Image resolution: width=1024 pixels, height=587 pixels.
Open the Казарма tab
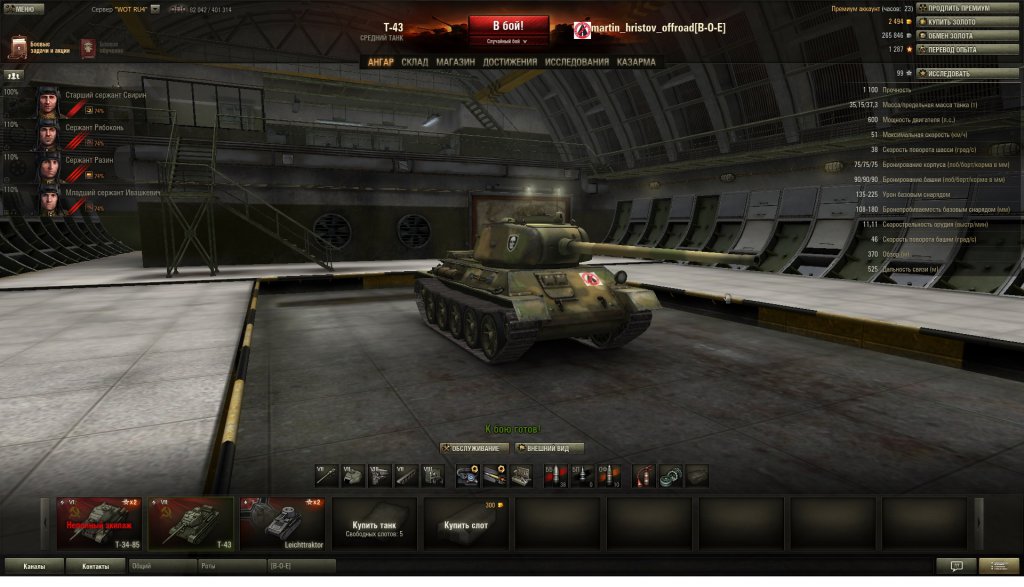636,62
